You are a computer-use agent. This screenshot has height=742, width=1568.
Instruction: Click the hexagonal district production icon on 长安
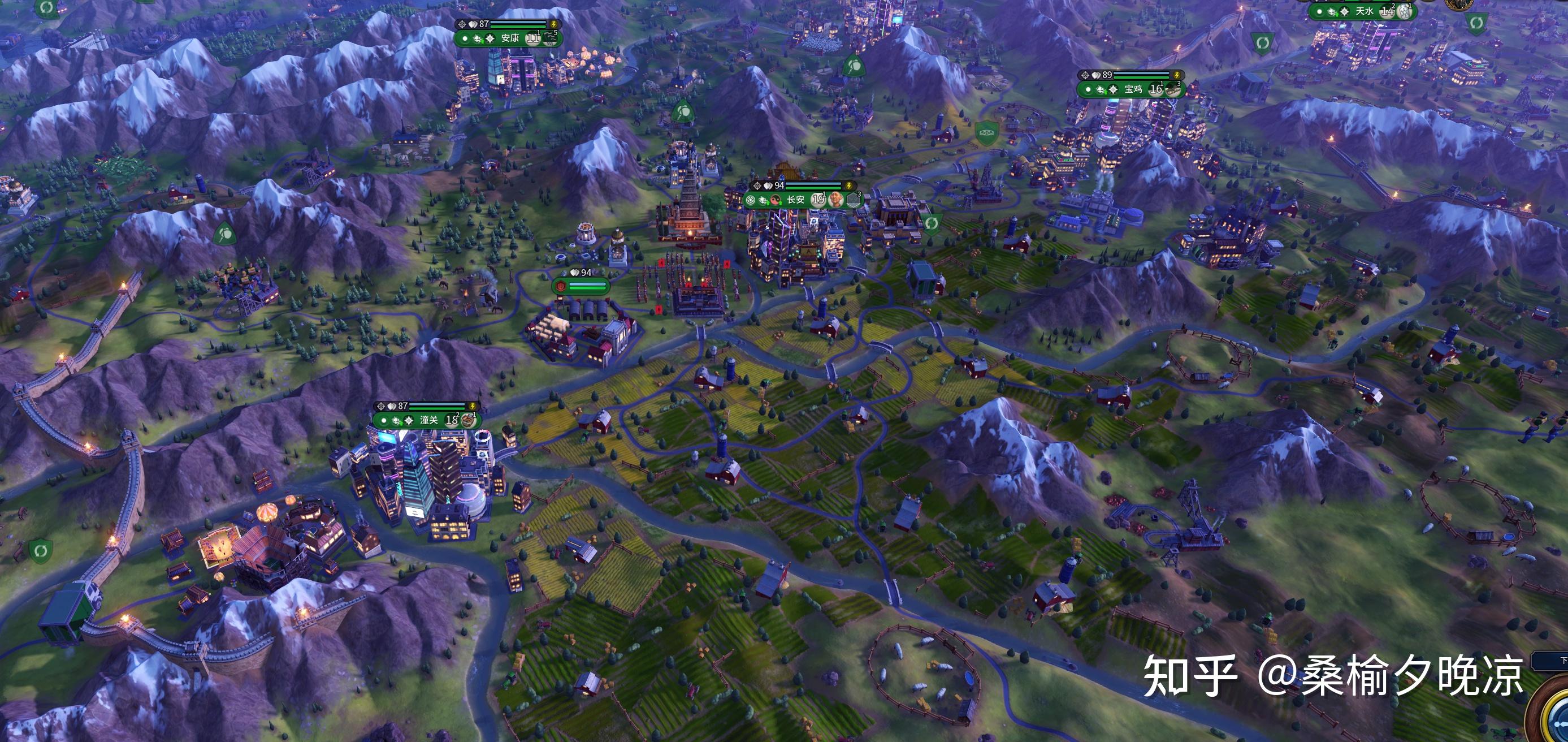coord(854,199)
